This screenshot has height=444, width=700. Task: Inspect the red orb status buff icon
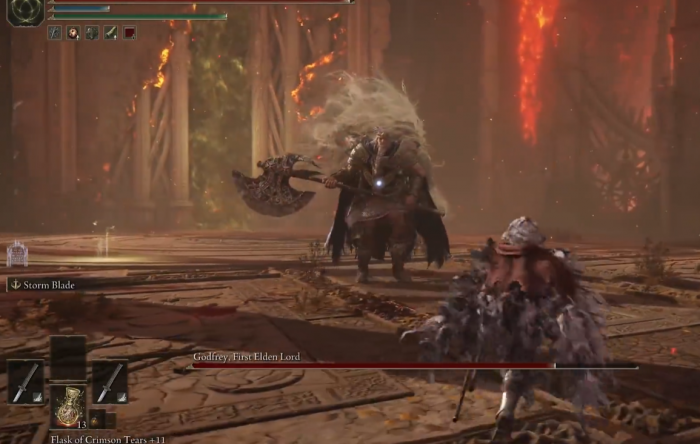(x=73, y=33)
